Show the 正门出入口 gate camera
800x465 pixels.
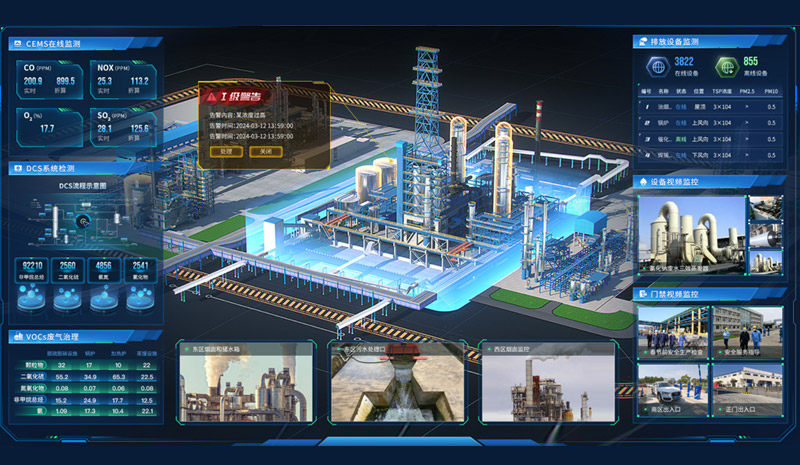pos(746,388)
